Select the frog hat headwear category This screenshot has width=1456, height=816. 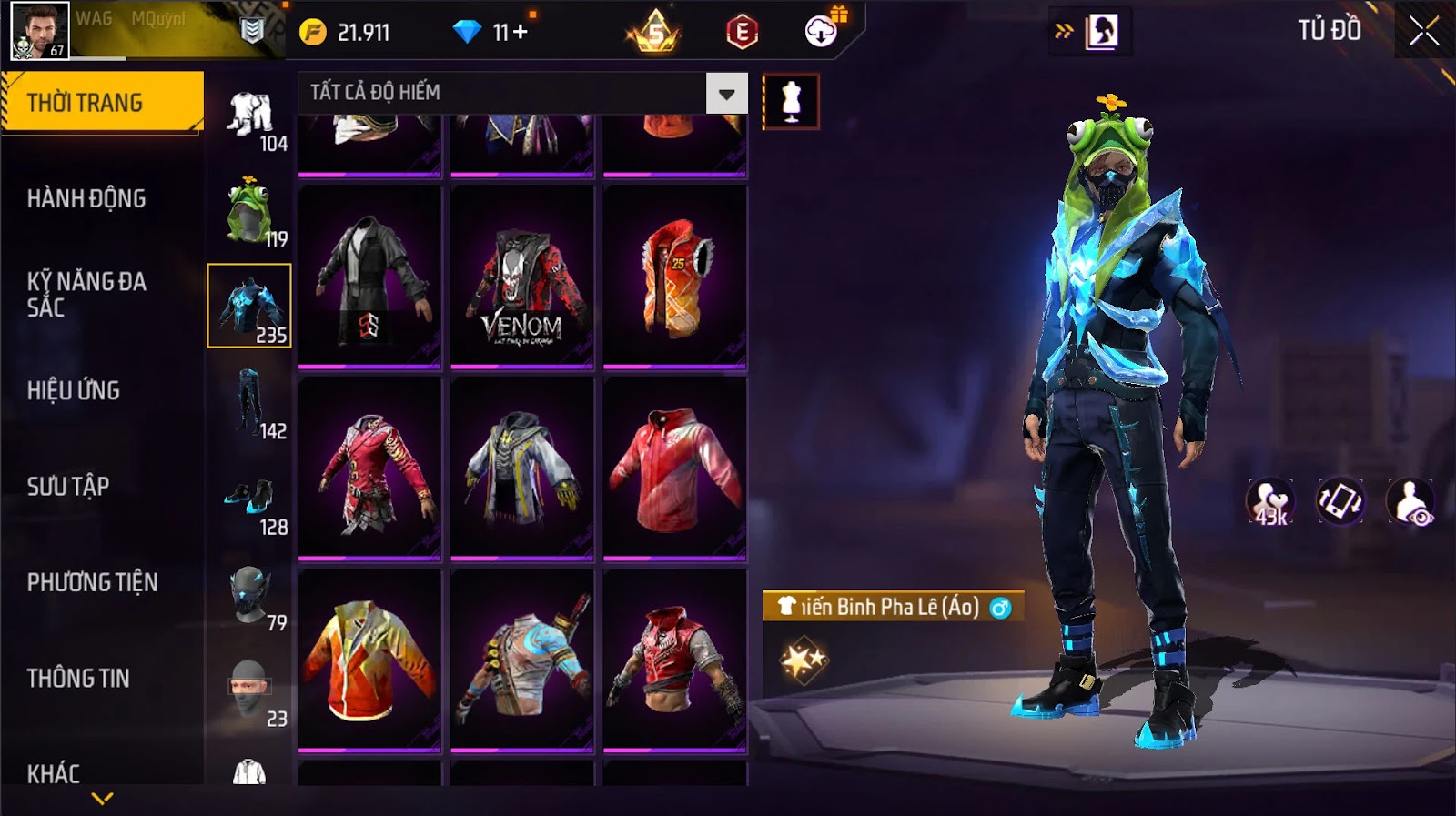click(x=249, y=212)
